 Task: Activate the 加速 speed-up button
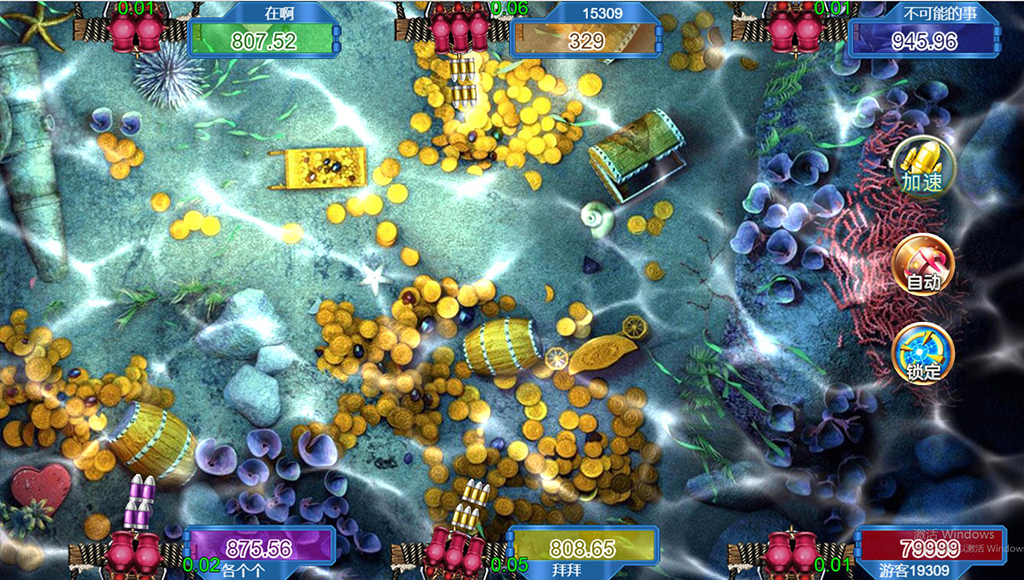click(923, 167)
